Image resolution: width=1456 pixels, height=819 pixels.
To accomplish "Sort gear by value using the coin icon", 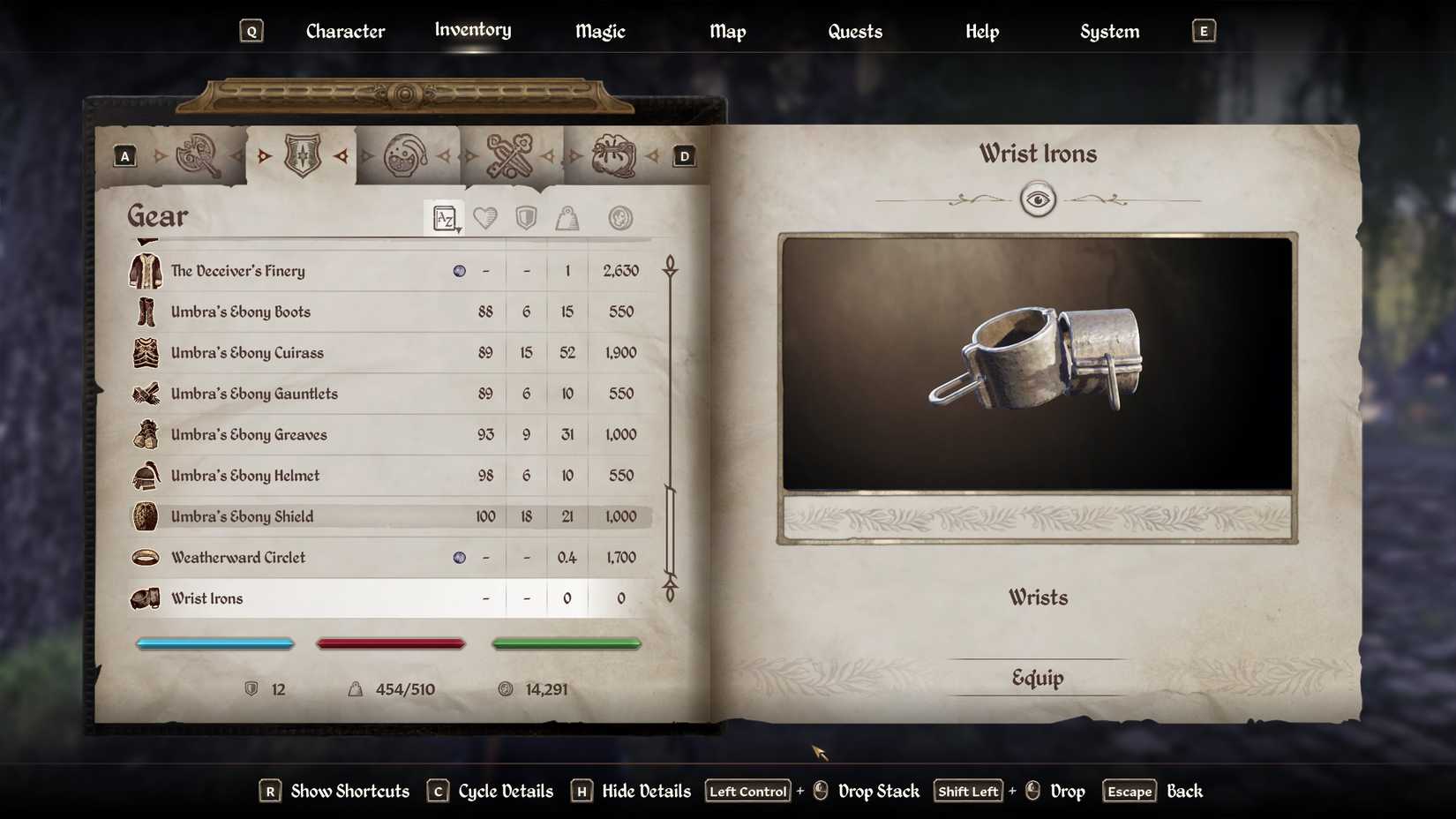I will [620, 218].
